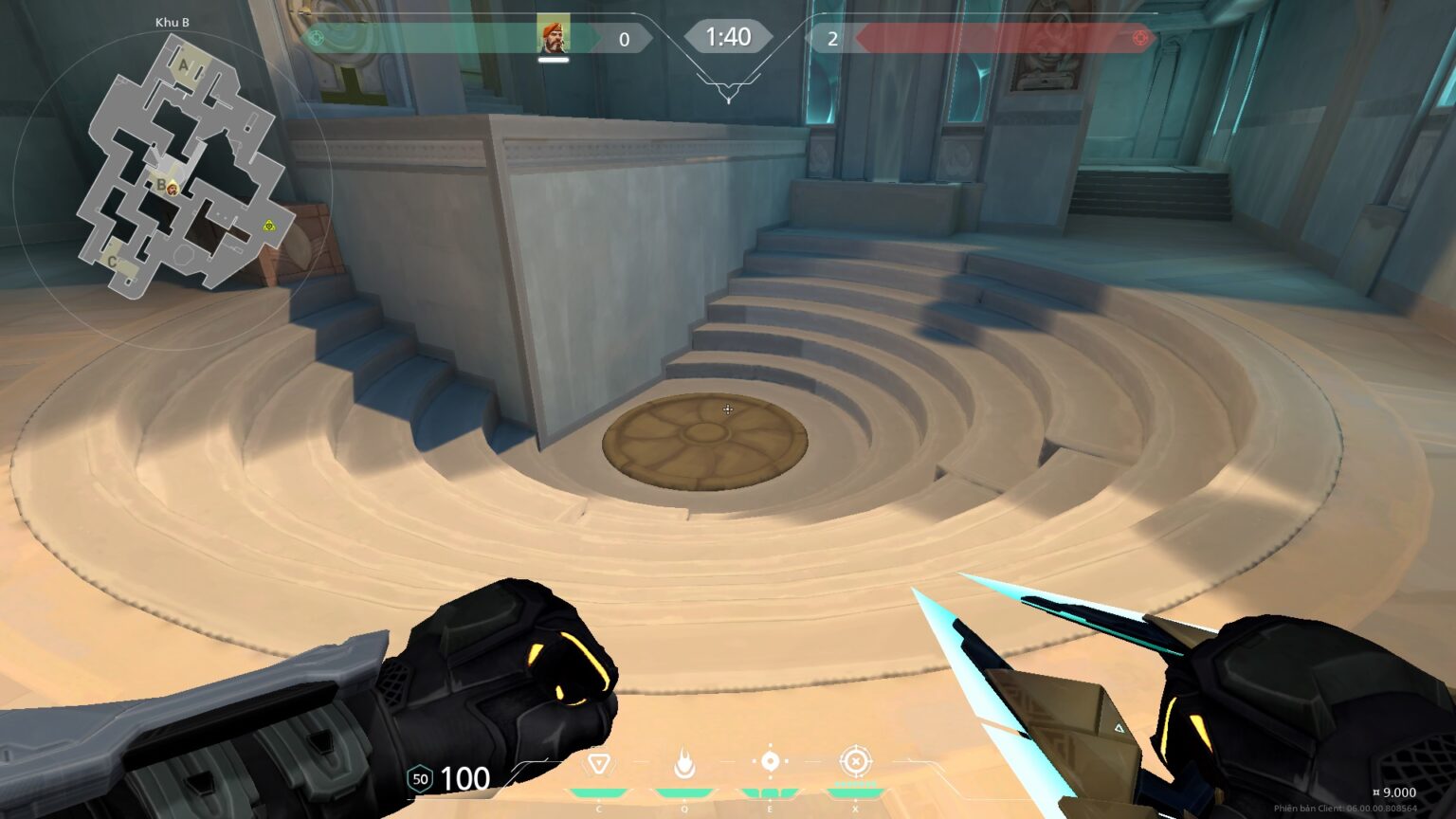Activate the Orbital Strike ultimate icon

855,761
